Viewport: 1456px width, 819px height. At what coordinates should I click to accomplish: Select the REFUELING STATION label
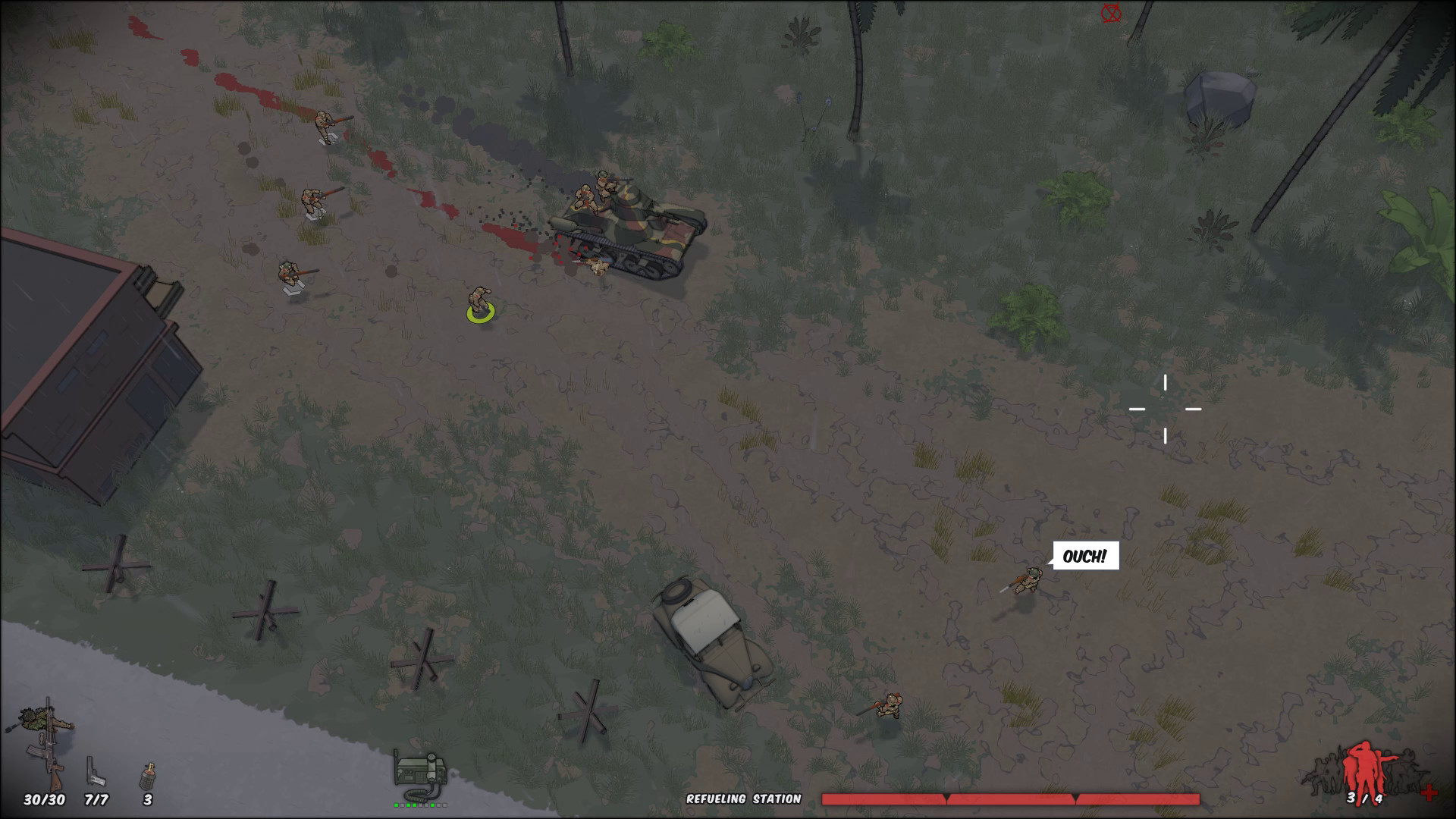pos(745,799)
